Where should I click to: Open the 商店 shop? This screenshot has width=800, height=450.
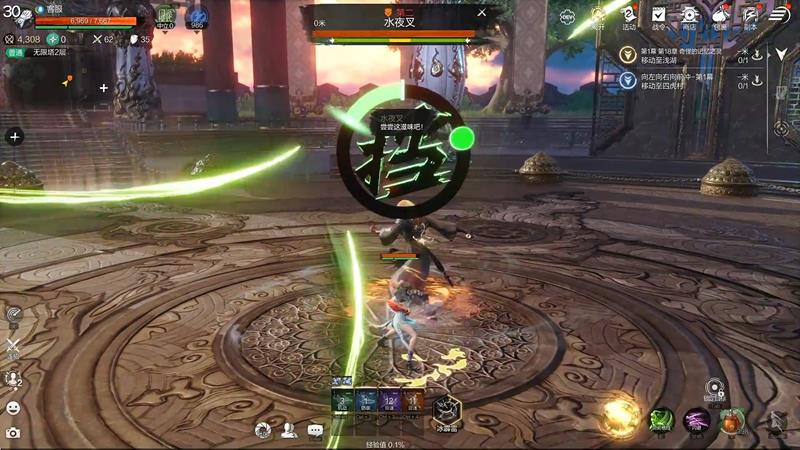pyautogui.click(x=689, y=17)
